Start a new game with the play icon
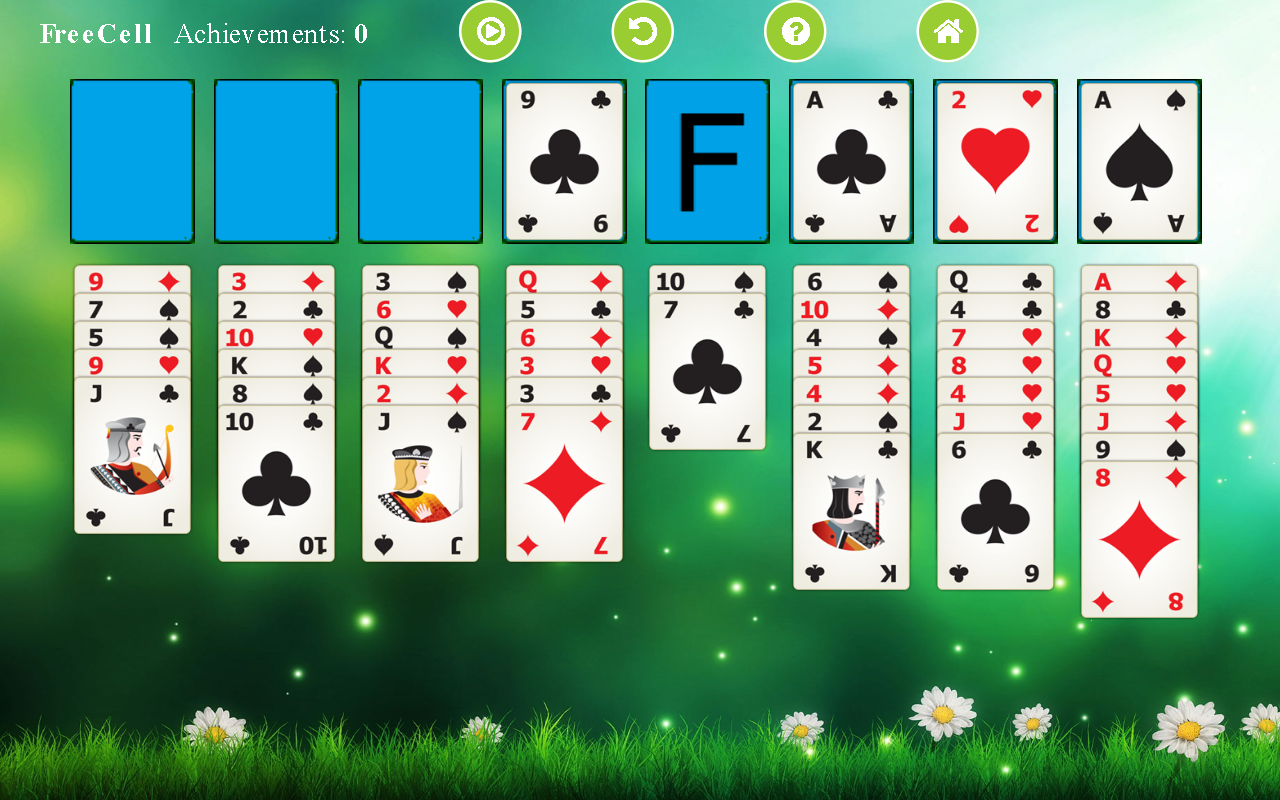Viewport: 1280px width, 800px height. point(490,31)
